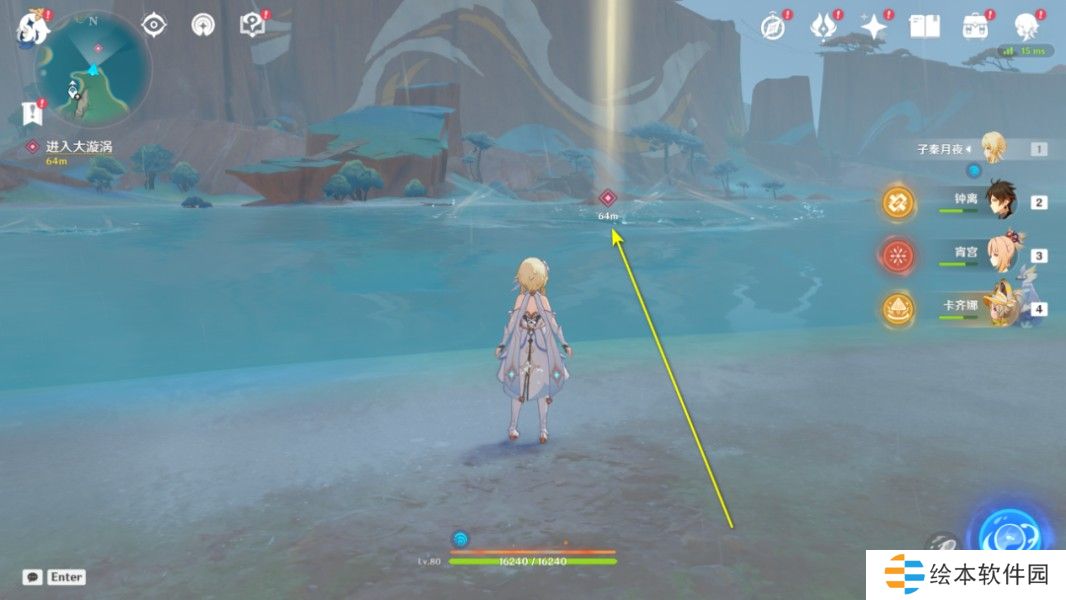Screen dimensions: 1066x600
Task: Open the chat speech-bubble button
Action: tap(33, 577)
